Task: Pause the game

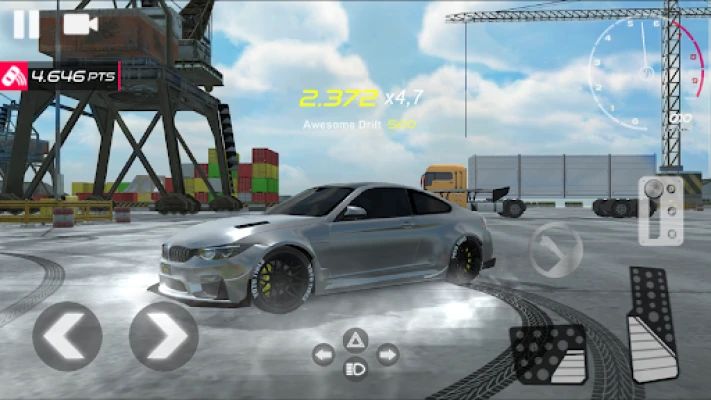Action: point(26,24)
